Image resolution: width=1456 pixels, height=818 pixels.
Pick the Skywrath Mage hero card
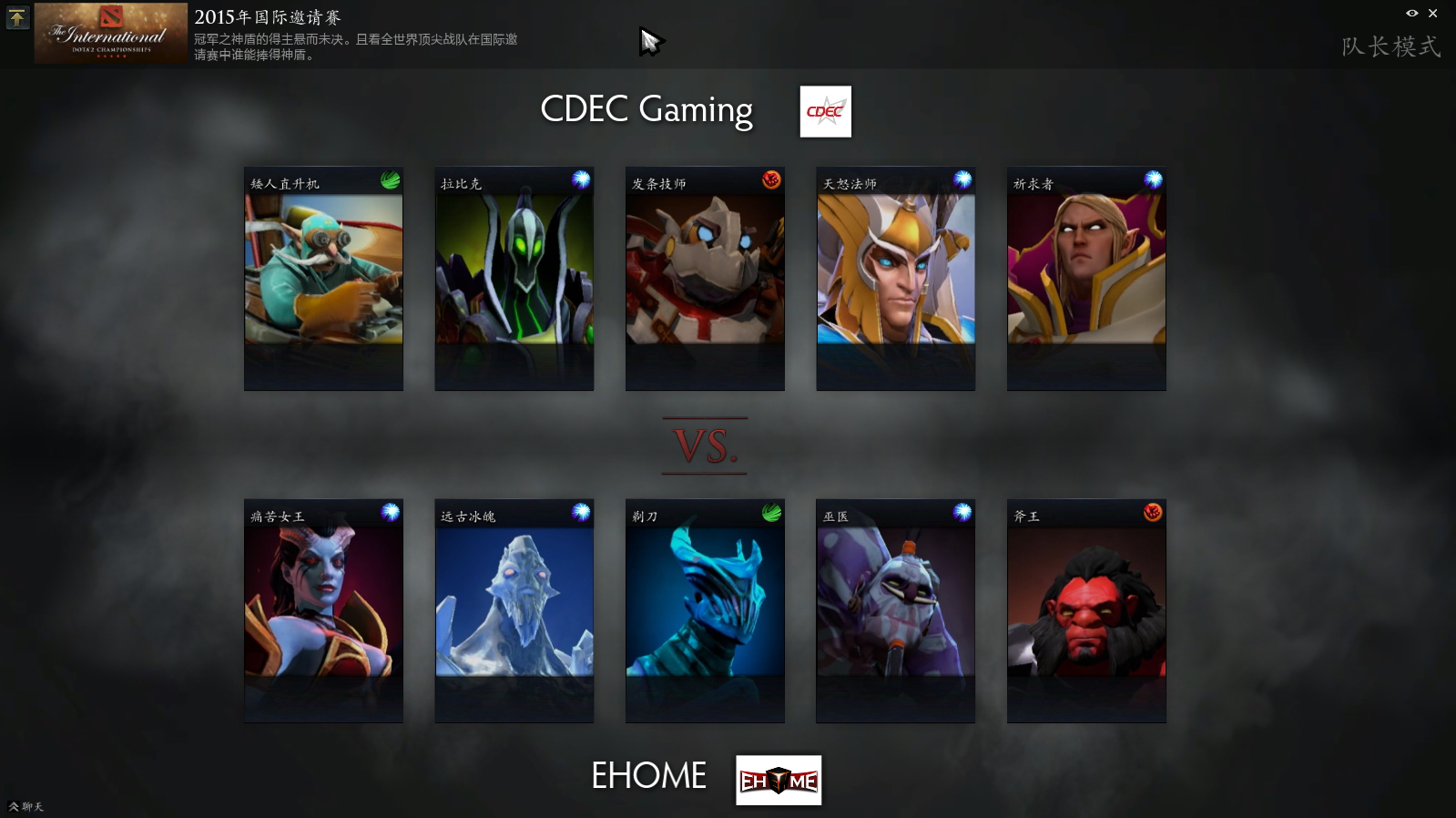coord(896,278)
